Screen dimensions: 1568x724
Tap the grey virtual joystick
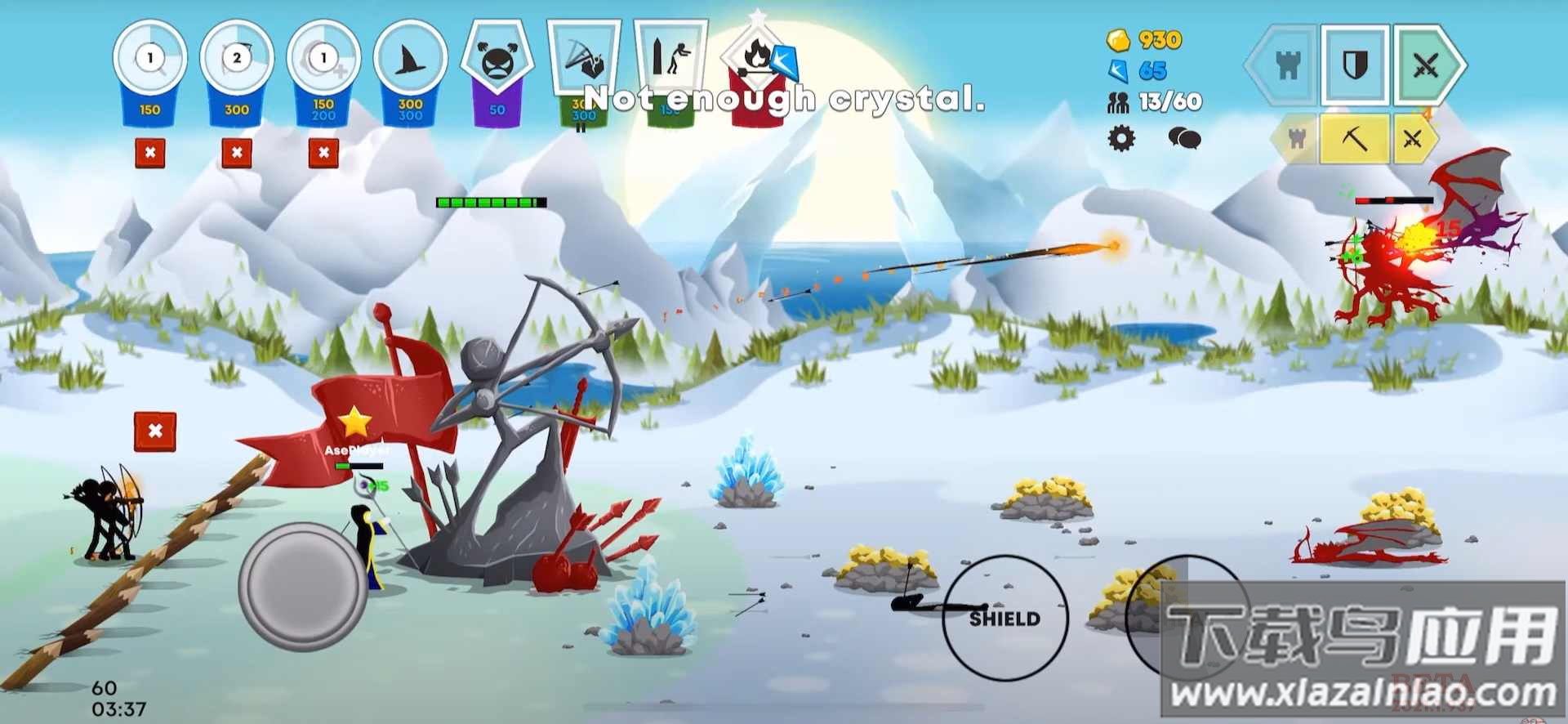(303, 586)
